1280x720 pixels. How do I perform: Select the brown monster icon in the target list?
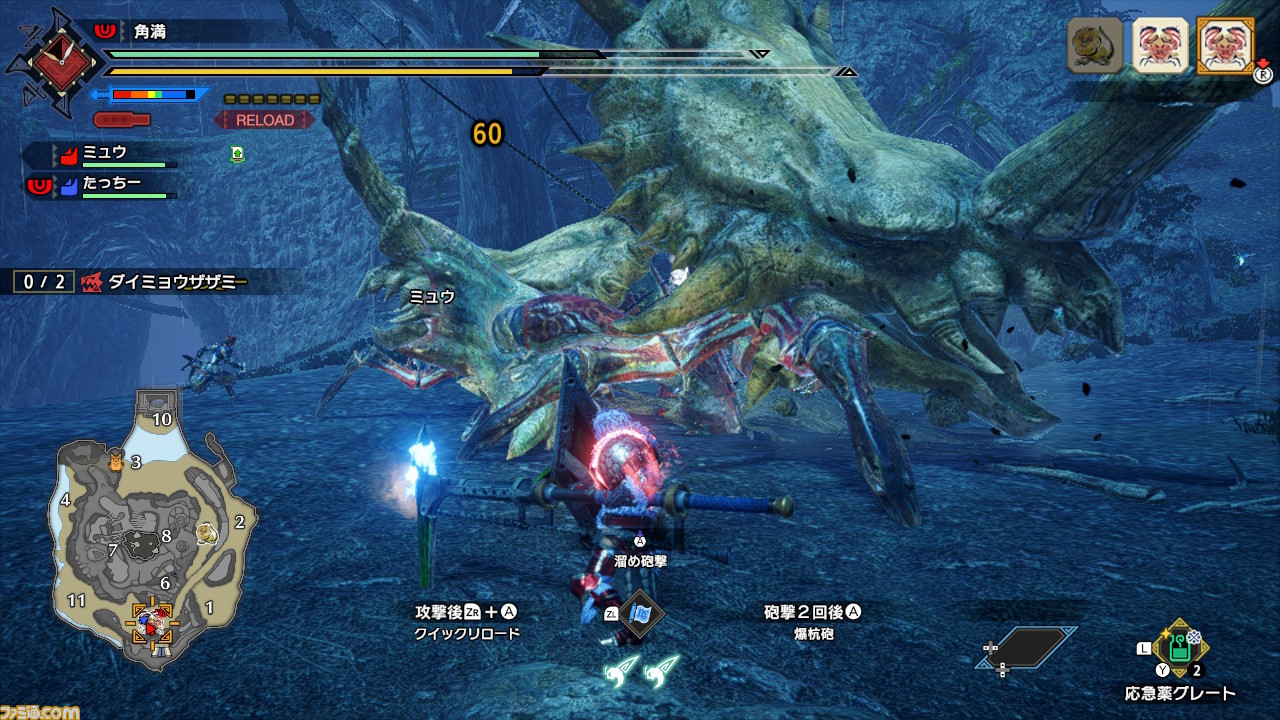(1094, 45)
